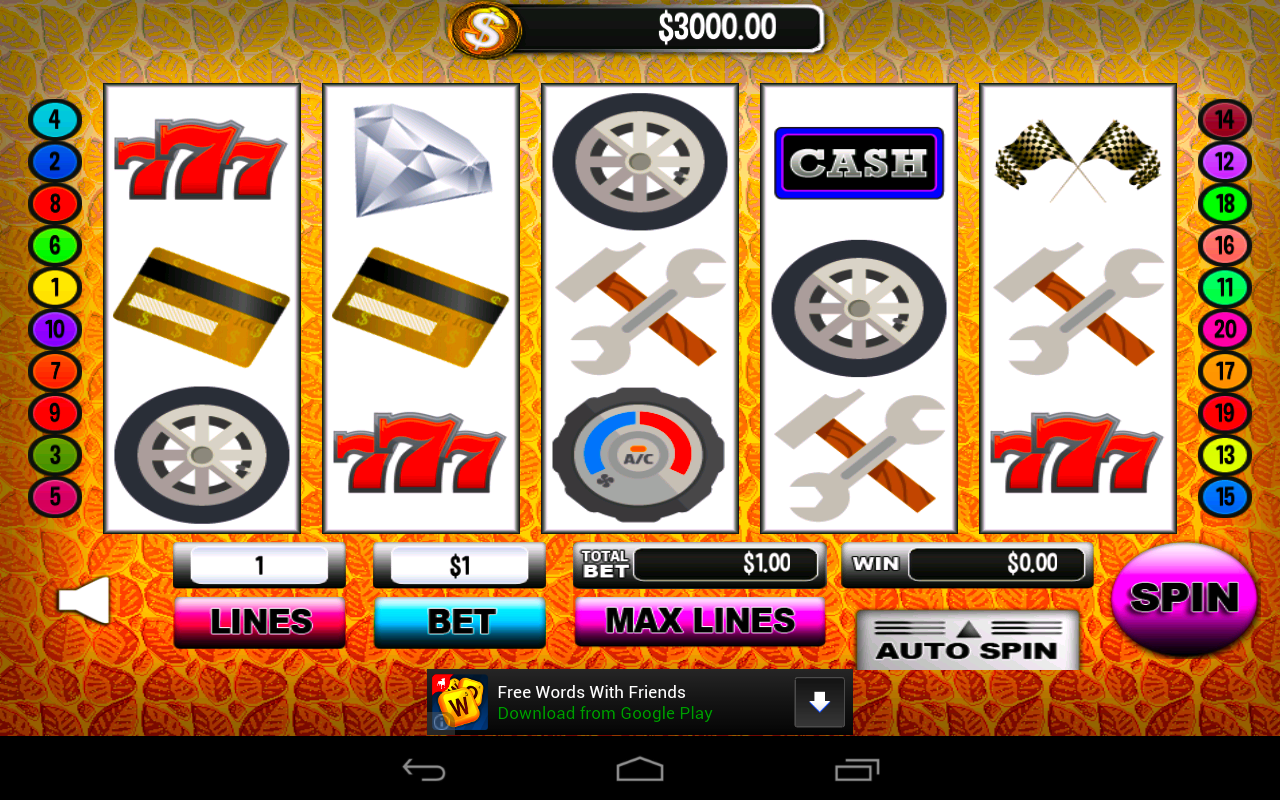
Task: Select payline number 1 on the left
Action: click(x=55, y=287)
